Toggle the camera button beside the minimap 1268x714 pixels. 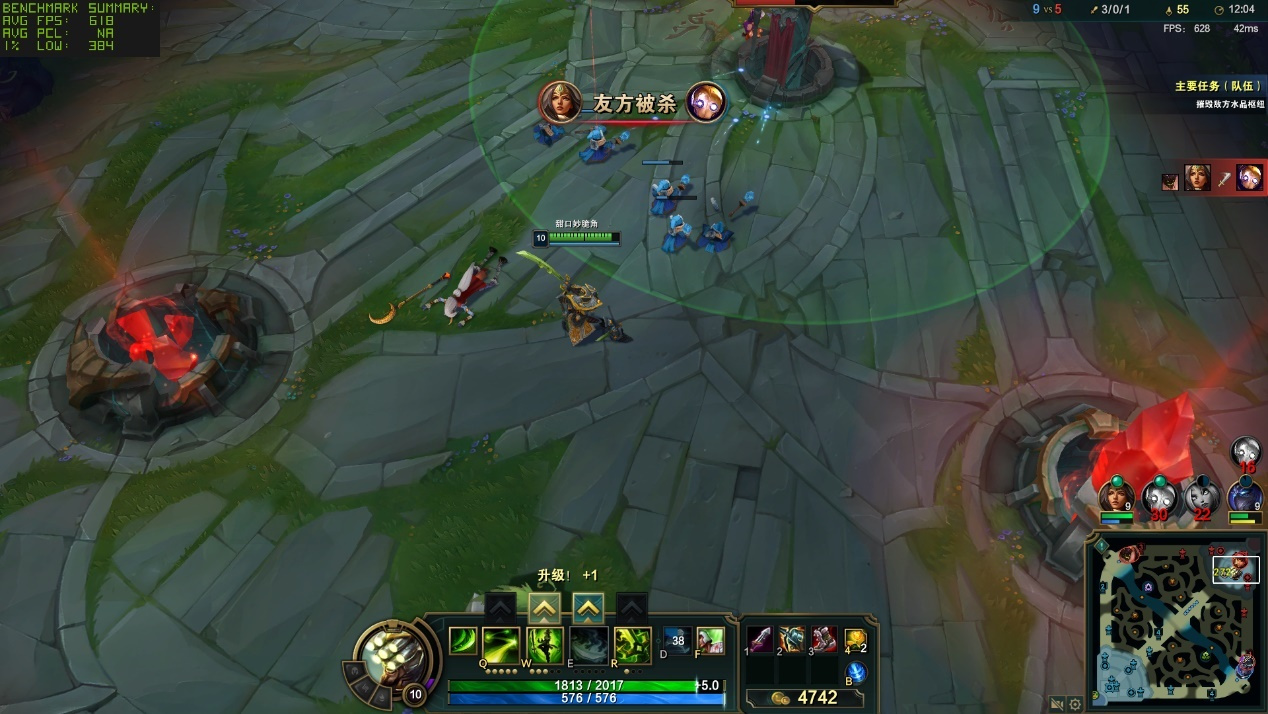1058,704
